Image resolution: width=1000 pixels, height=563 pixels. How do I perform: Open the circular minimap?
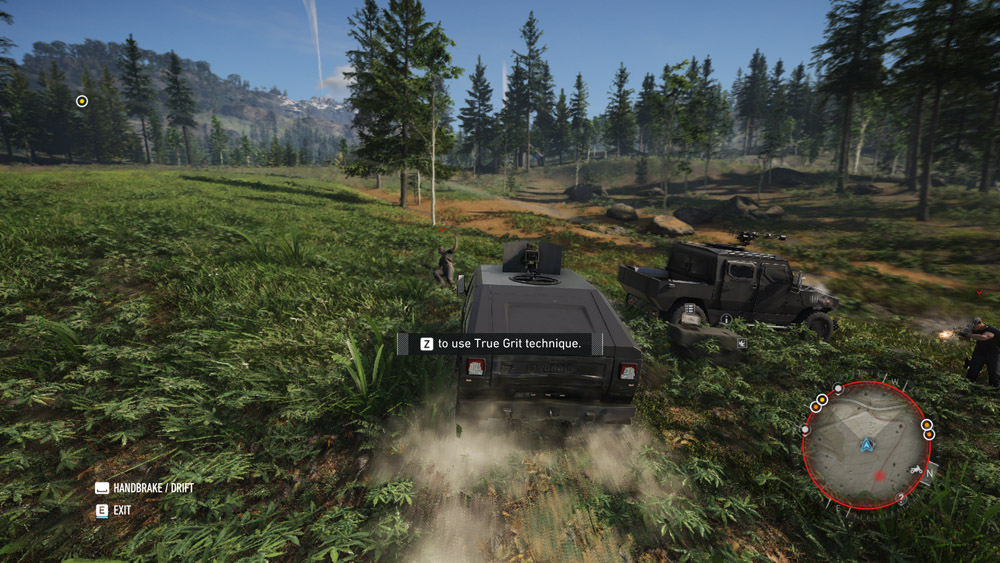point(866,446)
